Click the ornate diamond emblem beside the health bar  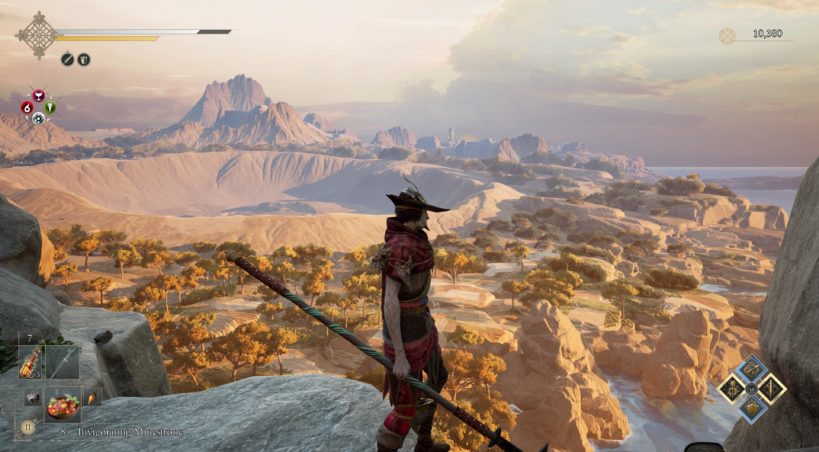37,34
